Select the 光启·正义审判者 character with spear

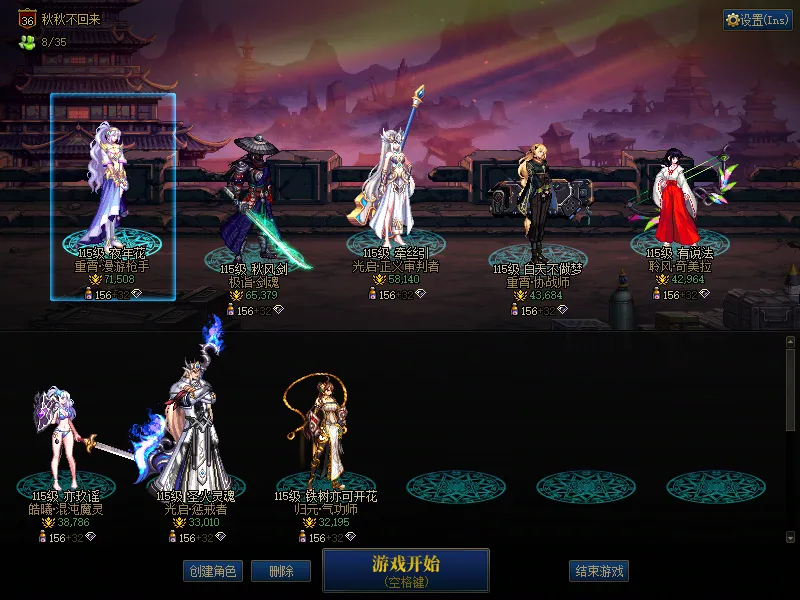tap(395, 185)
